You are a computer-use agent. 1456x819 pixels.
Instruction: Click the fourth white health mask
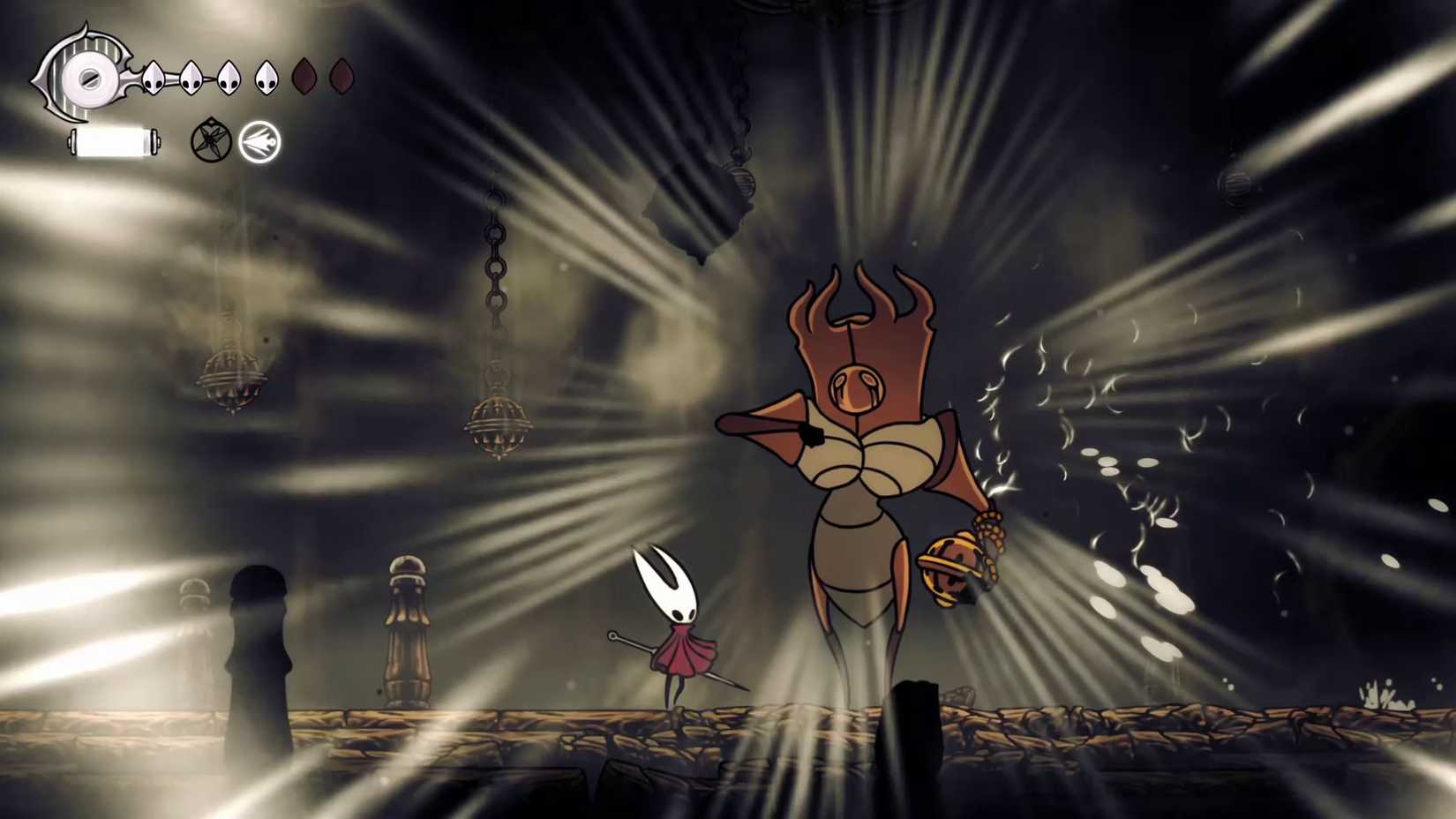tap(267, 78)
